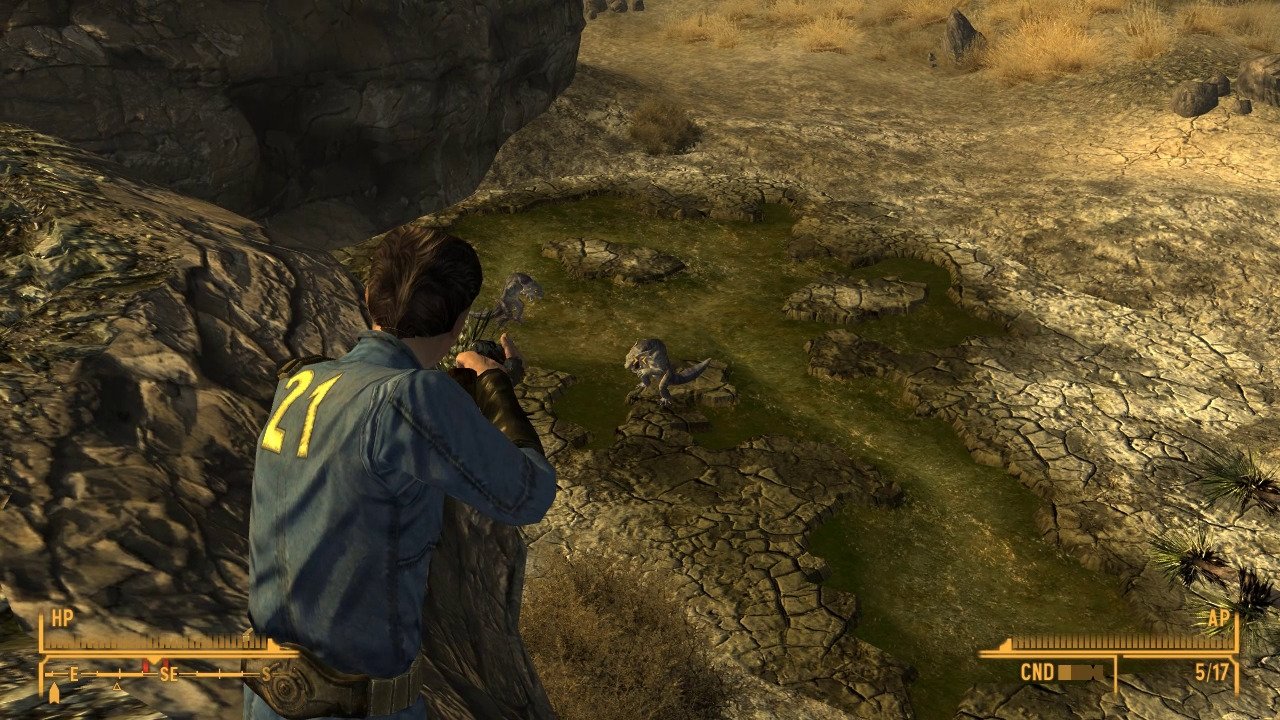Click the CND weapon condition indicator
Screen dimensions: 1280x720
pos(1037,673)
